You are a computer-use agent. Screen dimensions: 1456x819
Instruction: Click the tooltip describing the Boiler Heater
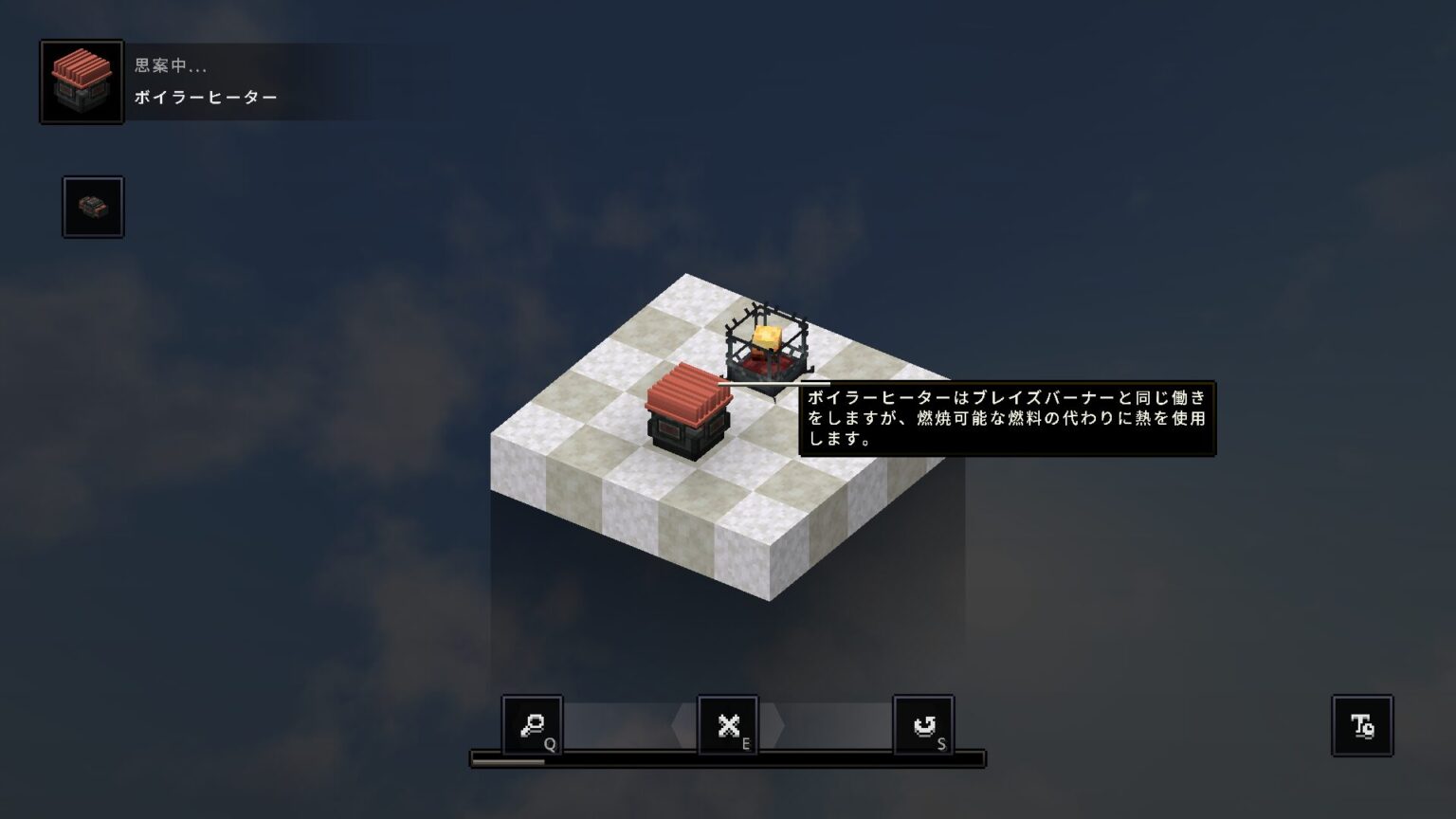pyautogui.click(x=1009, y=418)
